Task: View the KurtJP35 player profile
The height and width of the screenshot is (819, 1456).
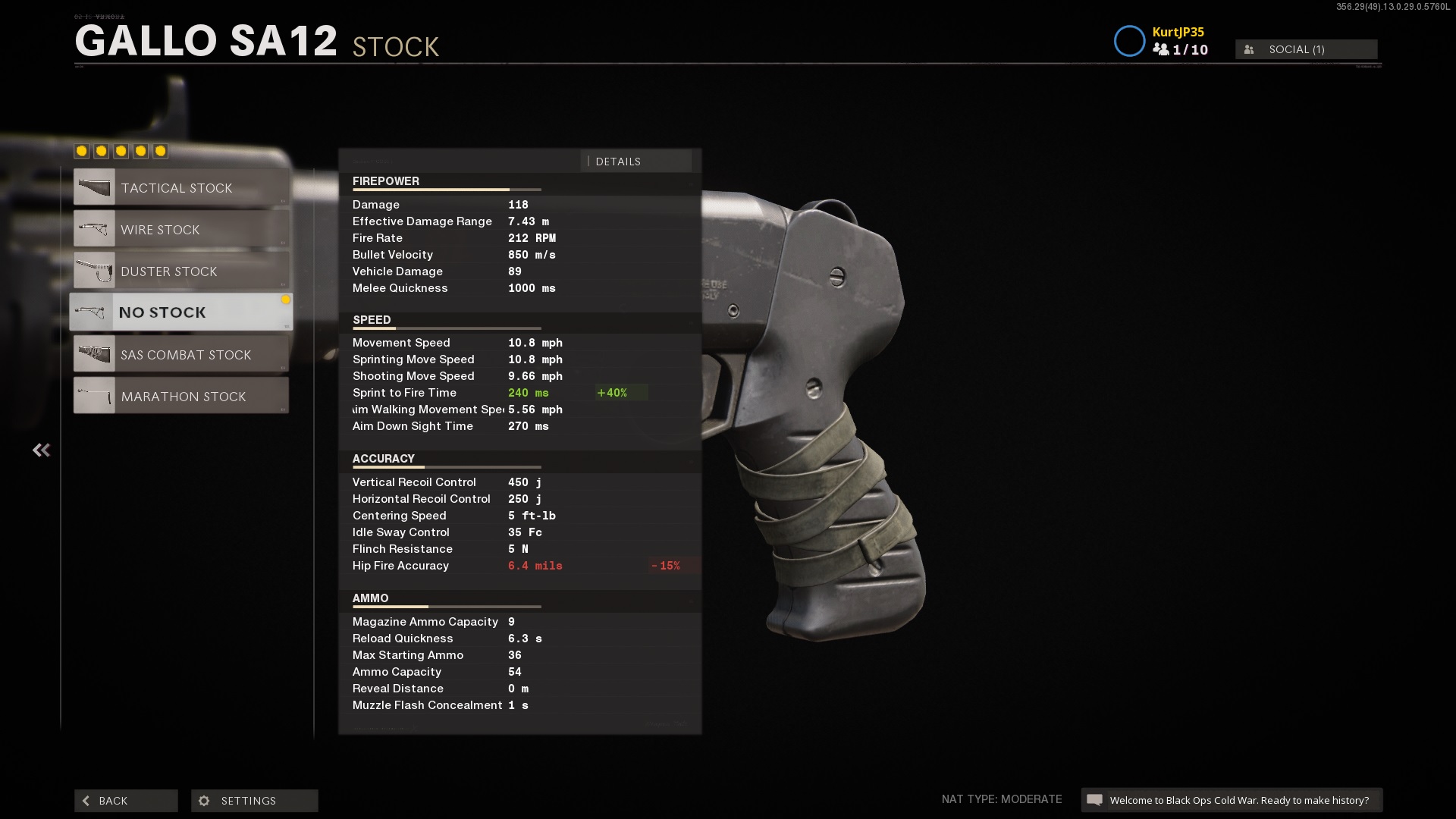Action: click(x=1178, y=32)
